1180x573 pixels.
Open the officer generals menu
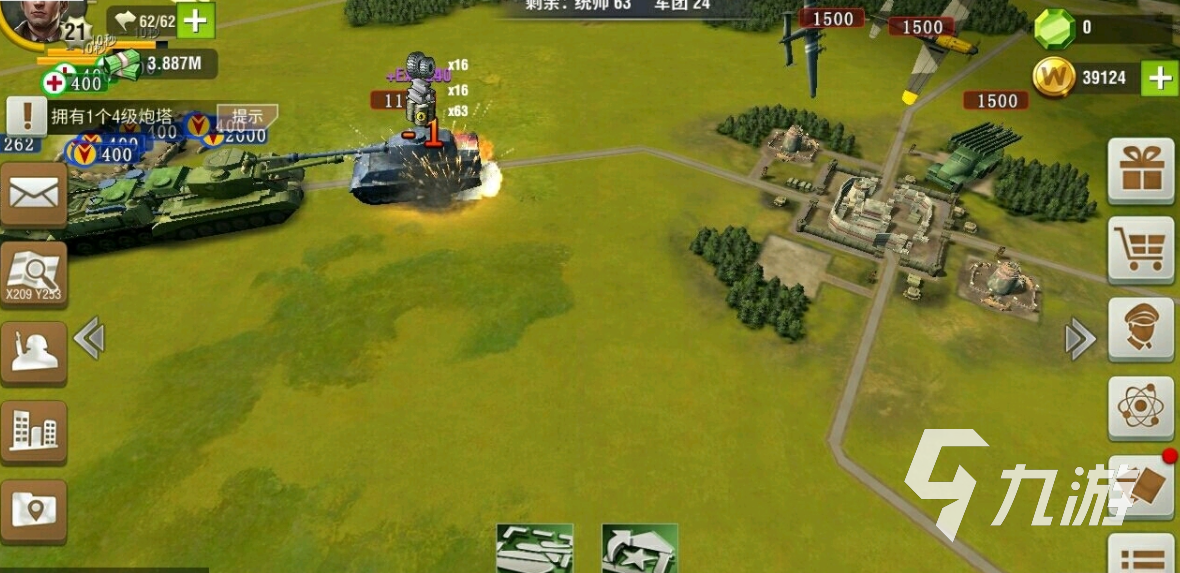1141,329
